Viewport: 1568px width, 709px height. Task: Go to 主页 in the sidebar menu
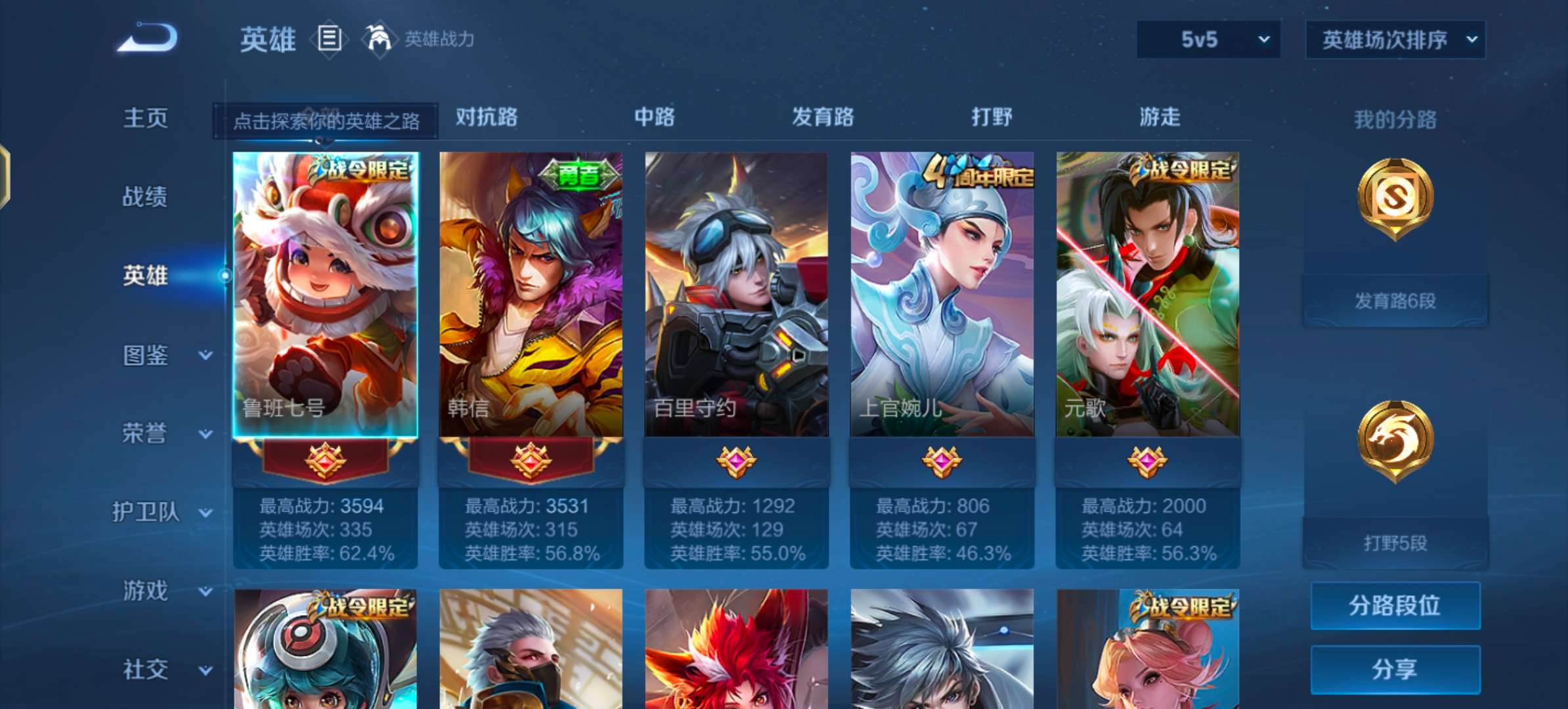[146, 118]
